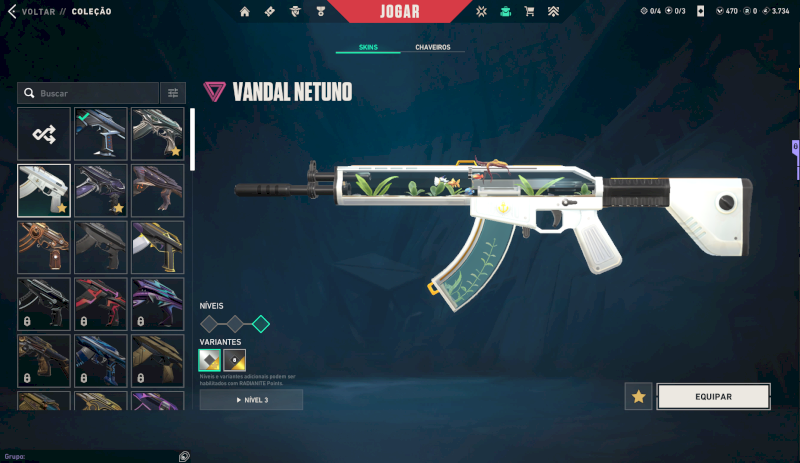
Task: Select the Skins tab
Action: (x=367, y=47)
